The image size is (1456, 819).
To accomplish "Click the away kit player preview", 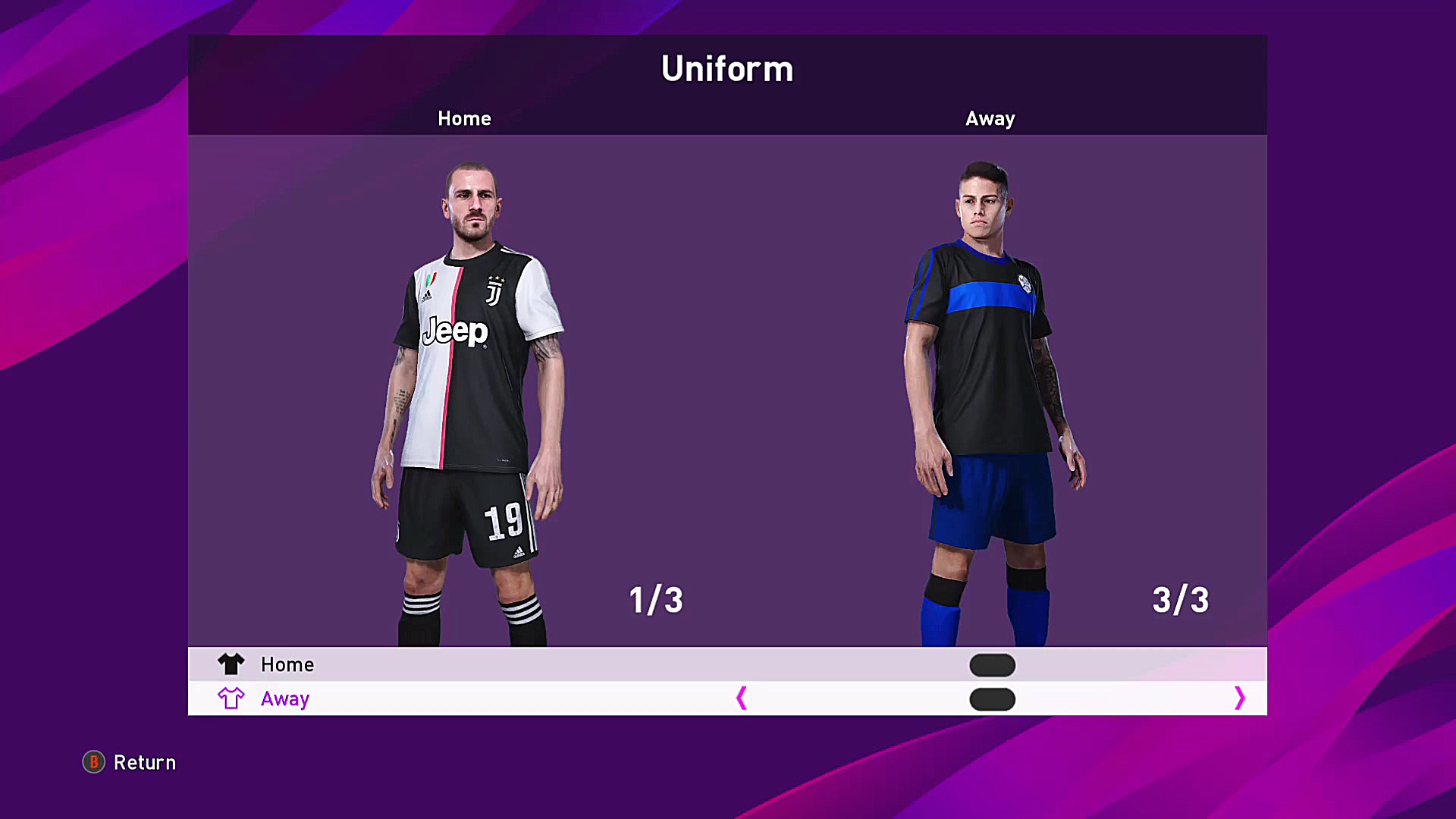I will (x=986, y=379).
